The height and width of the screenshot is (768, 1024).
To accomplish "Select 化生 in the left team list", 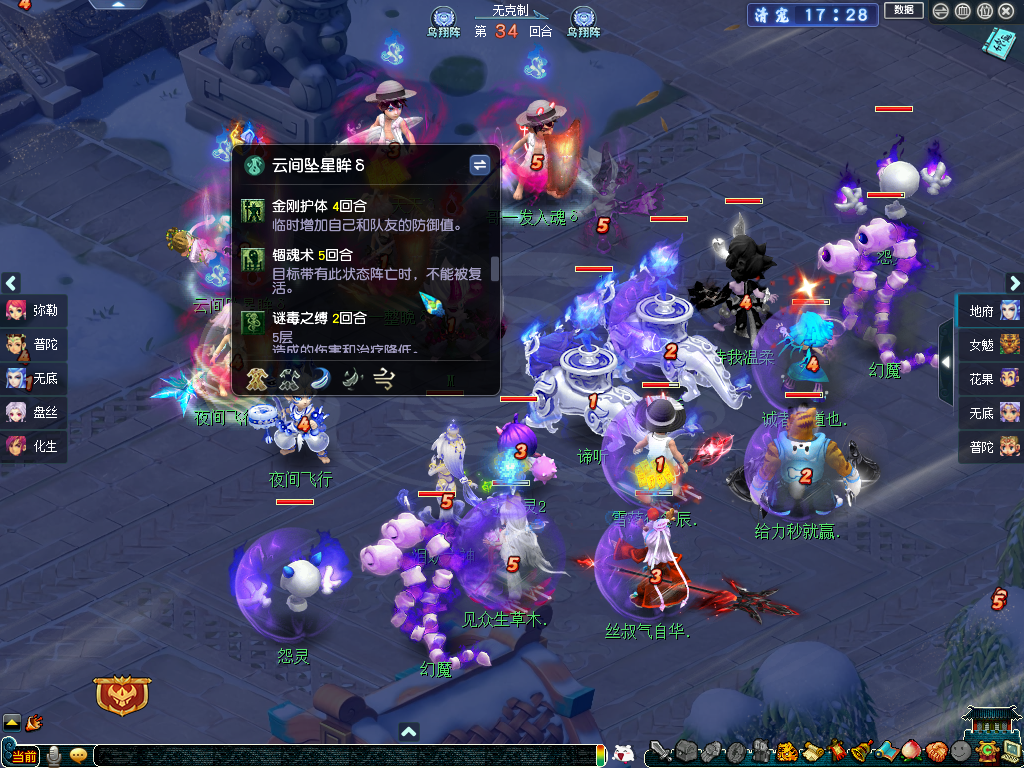I will (33, 446).
